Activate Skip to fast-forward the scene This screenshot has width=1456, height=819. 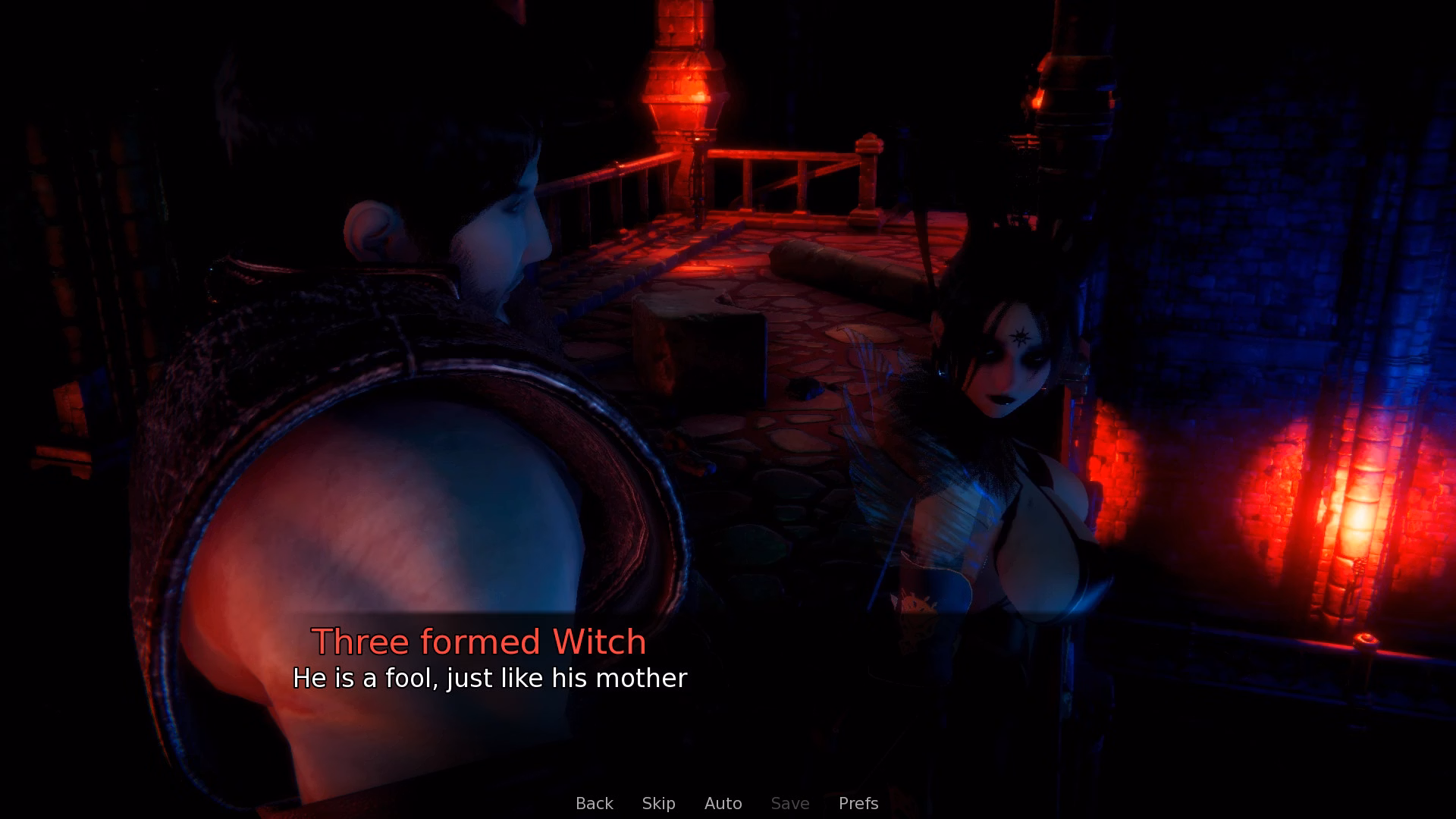[x=658, y=803]
